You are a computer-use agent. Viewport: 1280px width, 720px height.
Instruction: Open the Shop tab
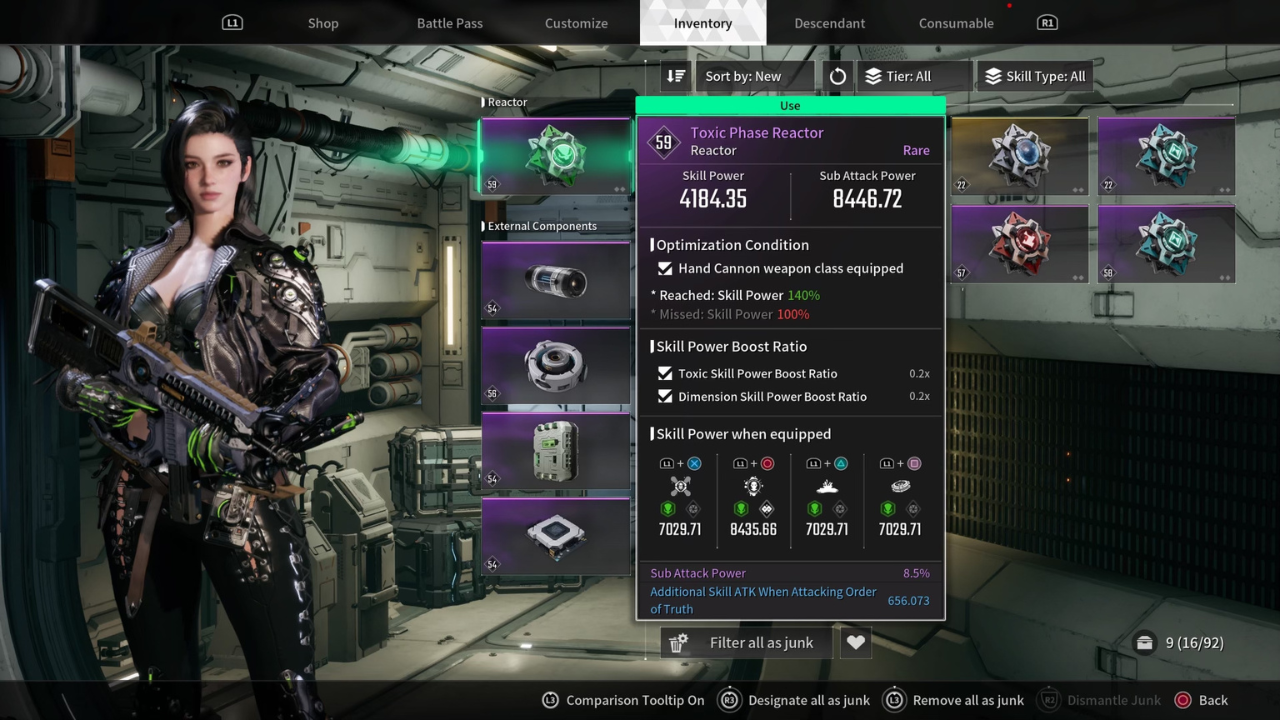(323, 23)
